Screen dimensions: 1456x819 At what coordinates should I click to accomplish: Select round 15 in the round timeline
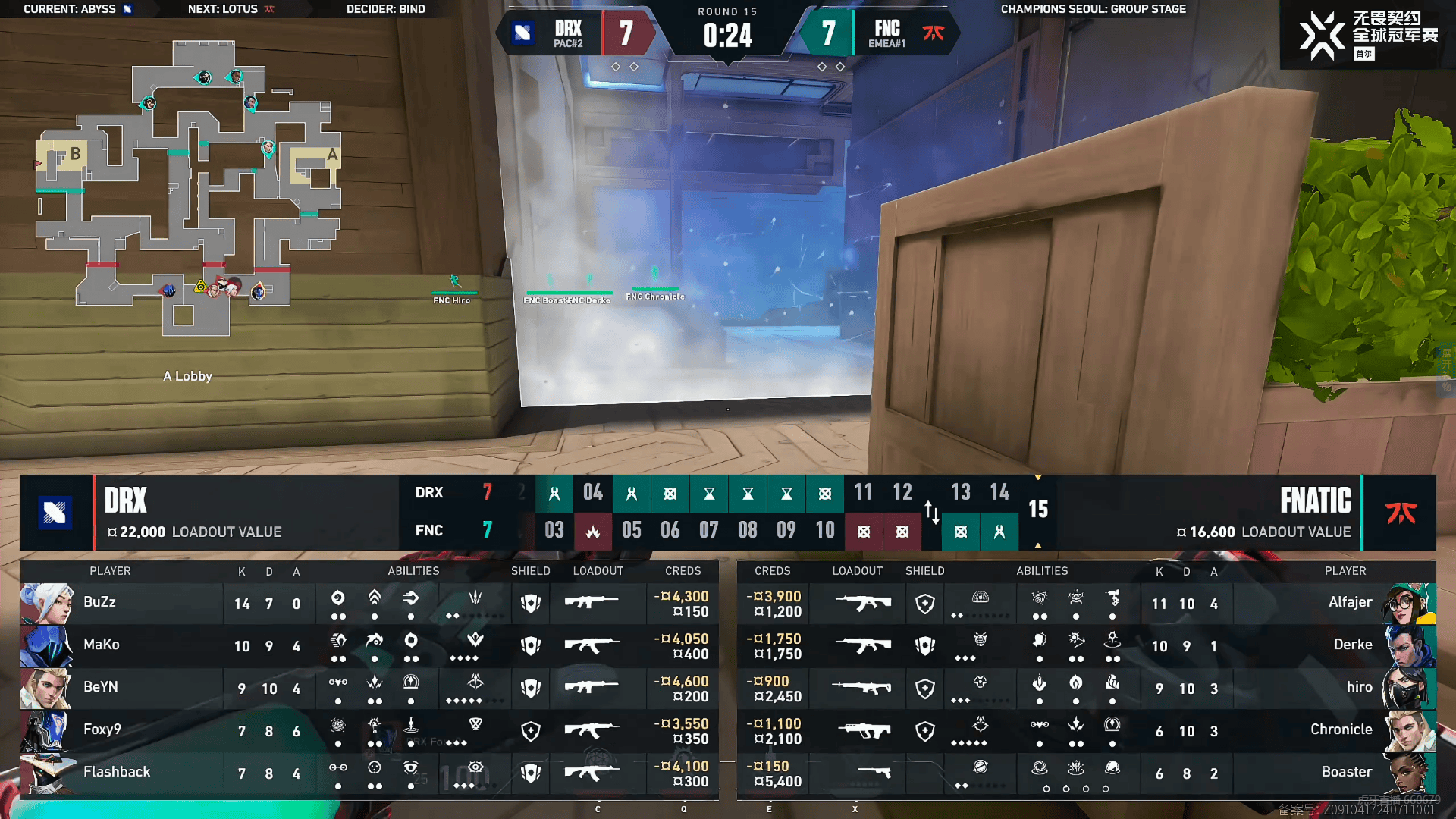[x=1037, y=510]
